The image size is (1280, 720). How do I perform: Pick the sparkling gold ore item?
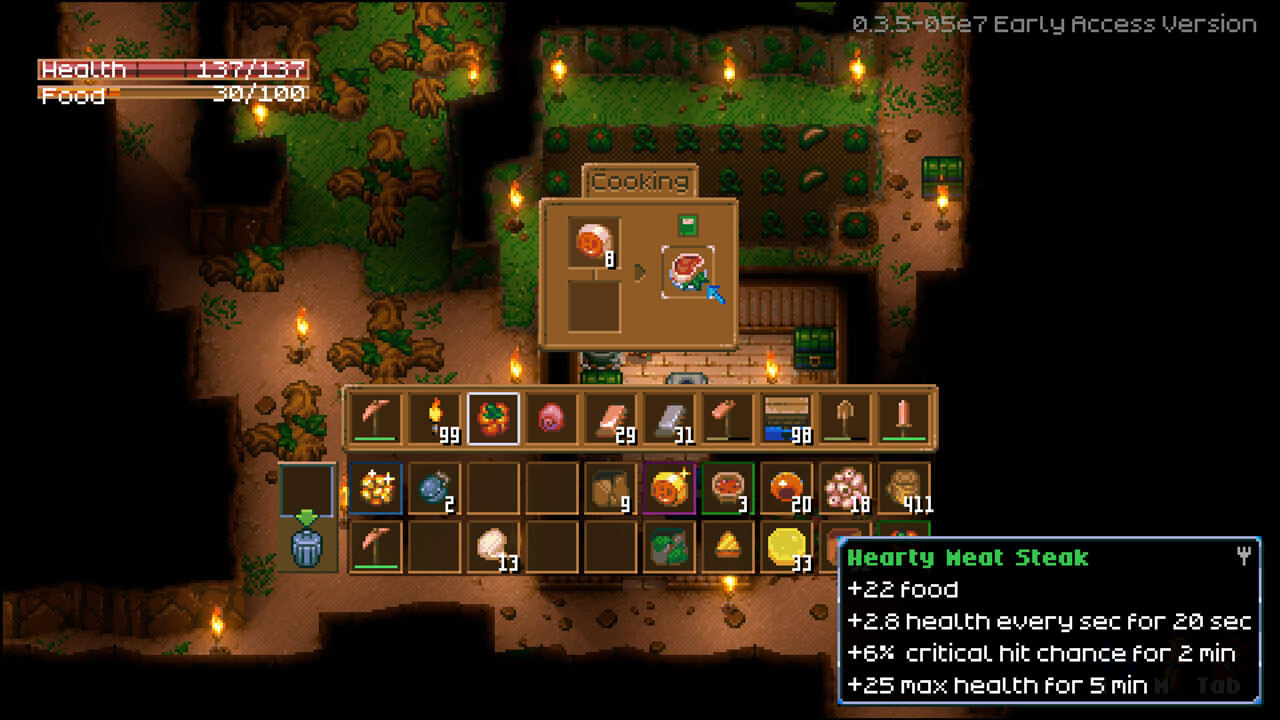click(x=376, y=488)
